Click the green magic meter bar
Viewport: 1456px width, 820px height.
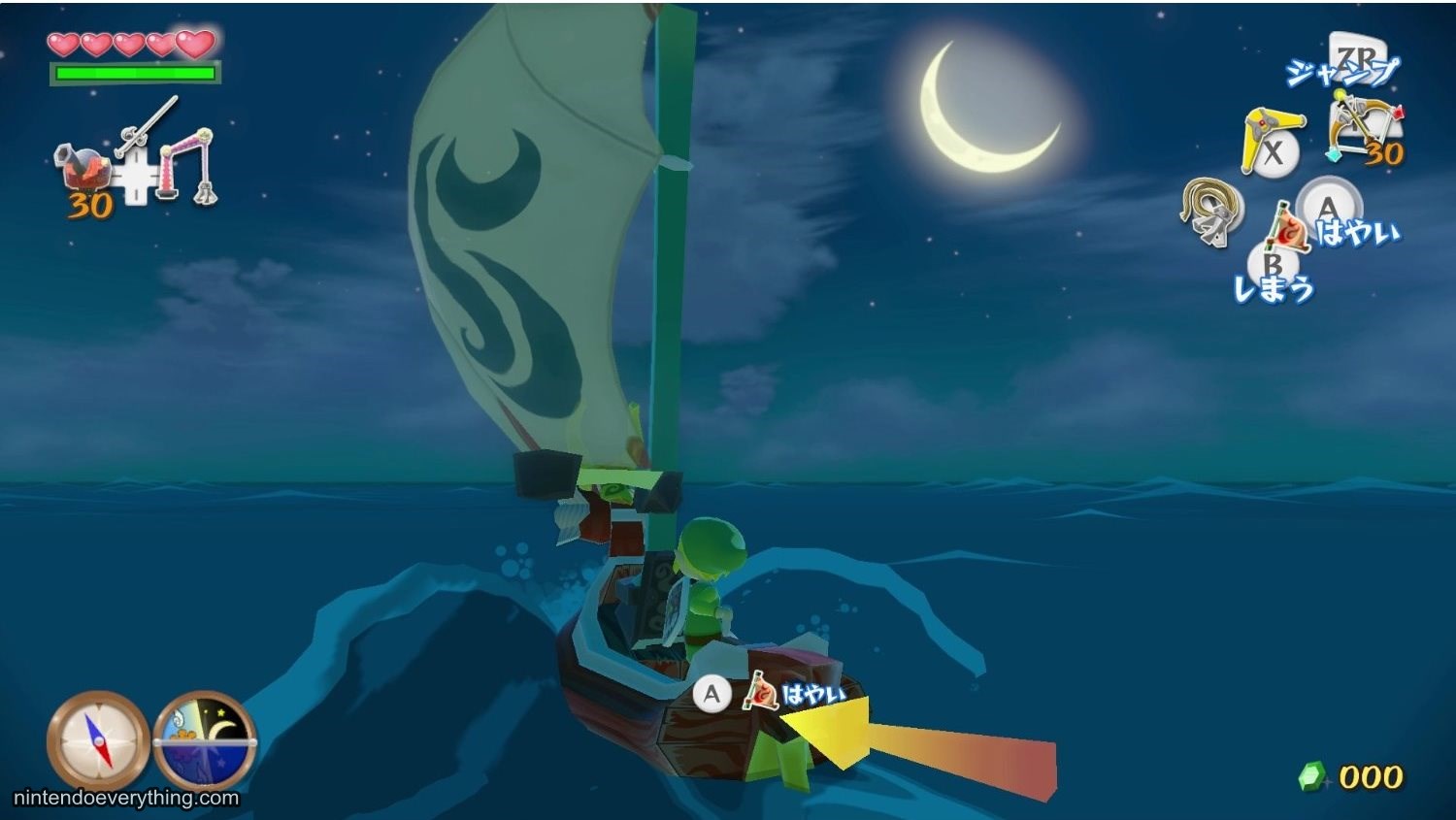[x=133, y=72]
